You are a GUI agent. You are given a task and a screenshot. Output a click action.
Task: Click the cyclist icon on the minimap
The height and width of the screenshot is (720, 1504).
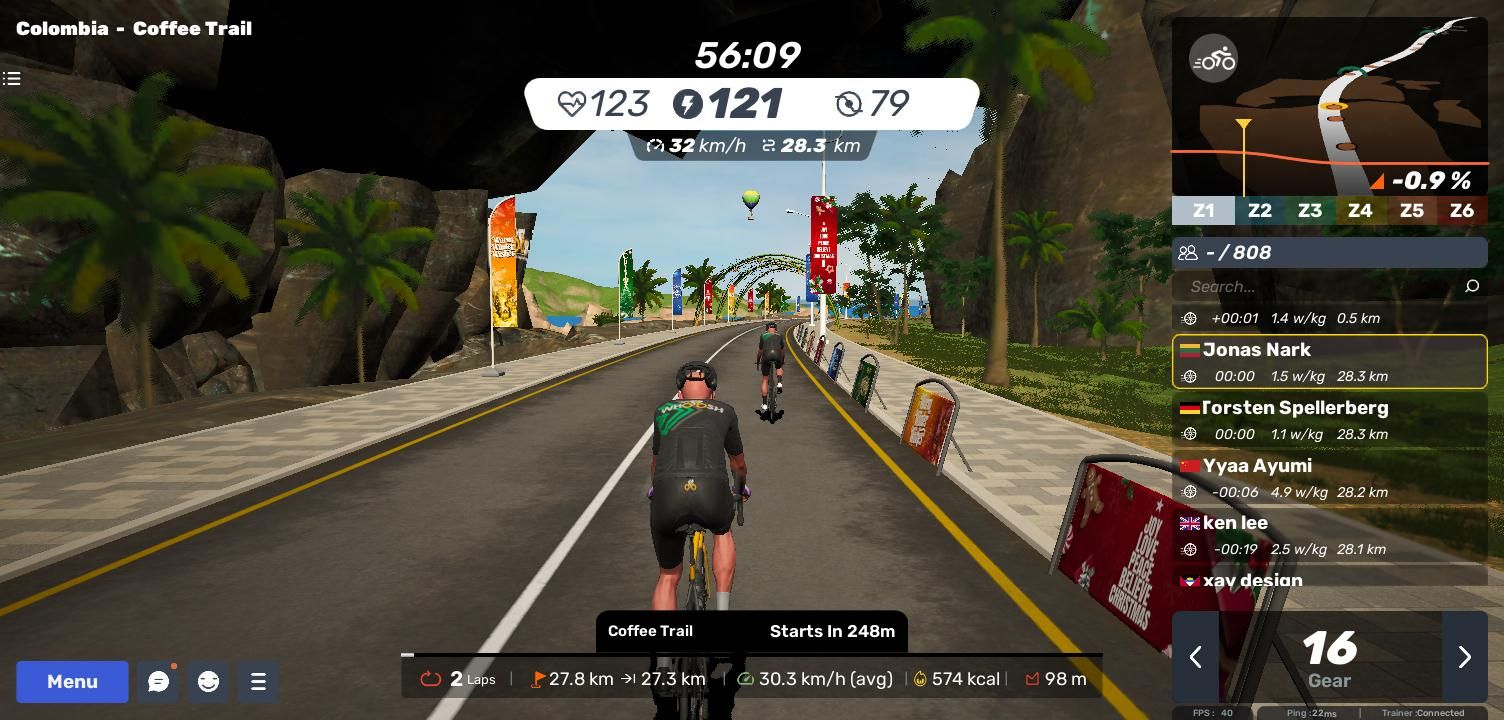pos(1213,59)
